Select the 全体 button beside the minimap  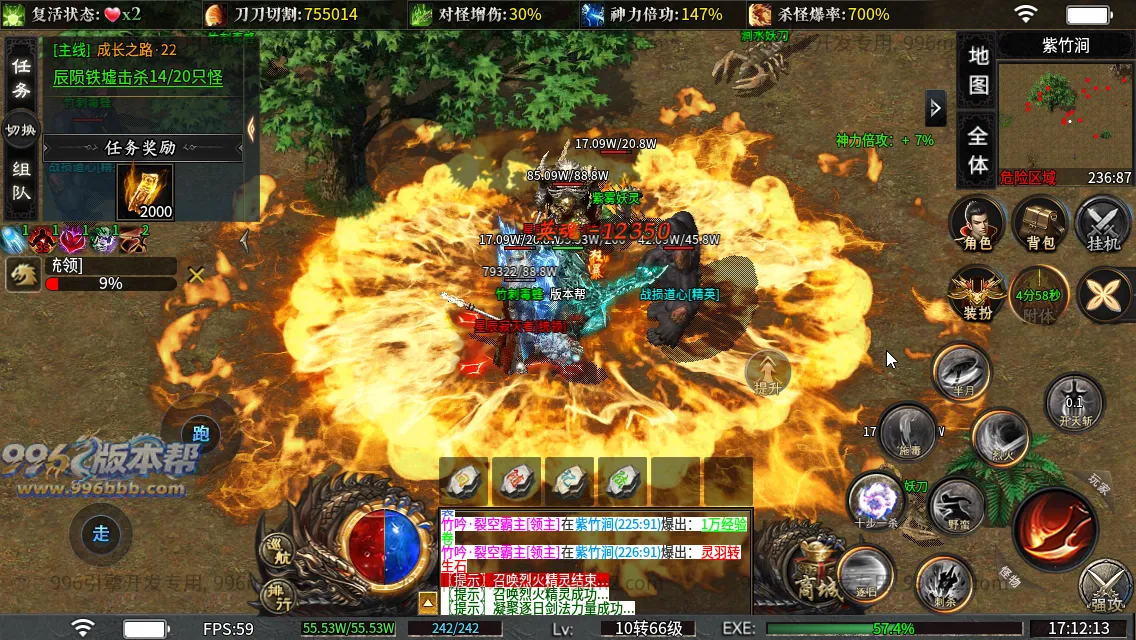point(978,150)
